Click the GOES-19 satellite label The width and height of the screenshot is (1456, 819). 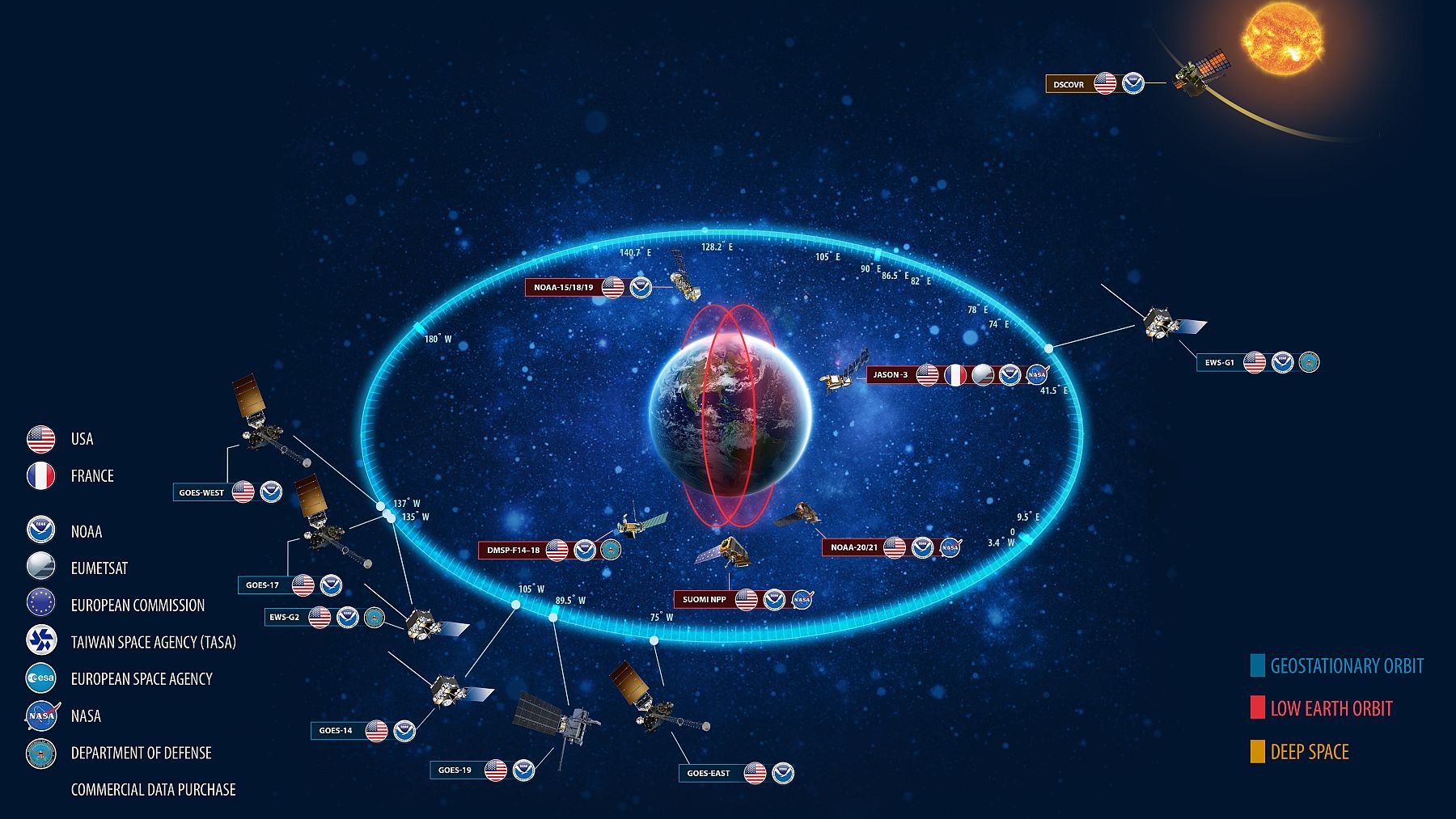pos(455,770)
